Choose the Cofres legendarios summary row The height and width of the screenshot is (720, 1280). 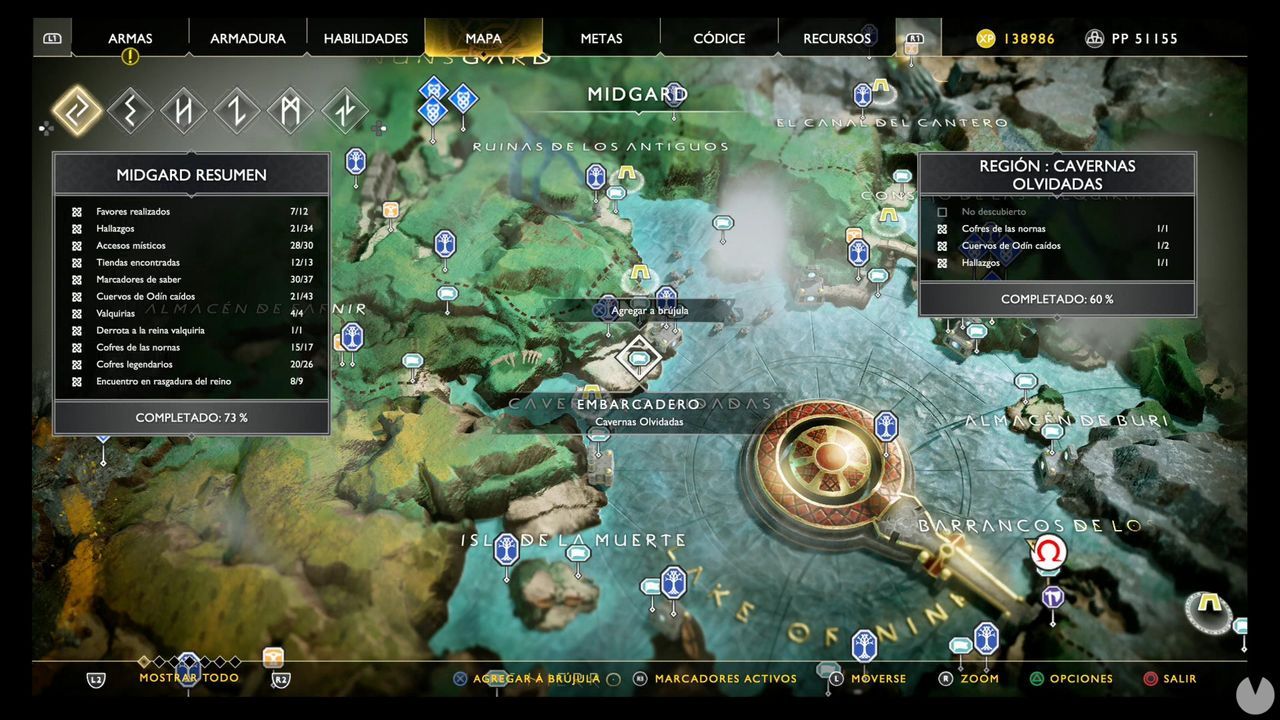[x=190, y=365]
